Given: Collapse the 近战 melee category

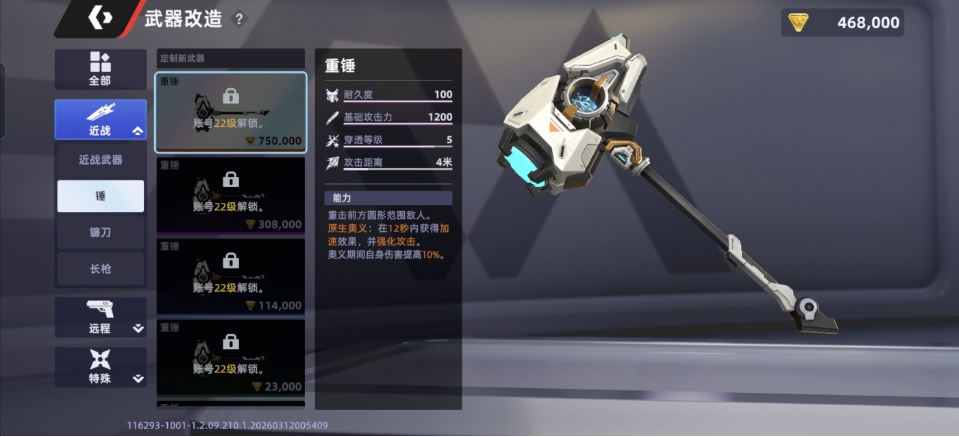Looking at the screenshot, I should [100, 119].
